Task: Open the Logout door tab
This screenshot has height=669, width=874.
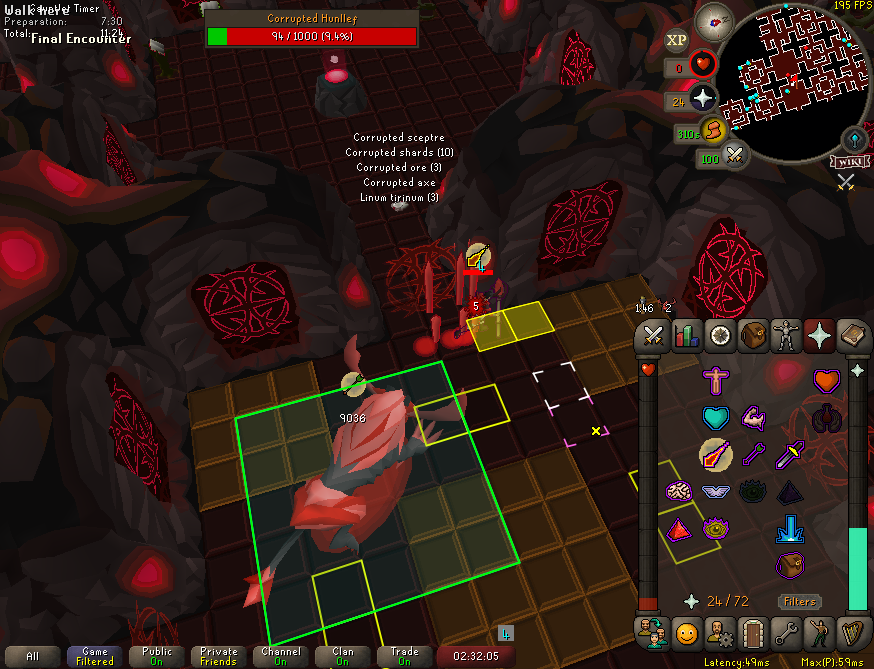Action: click(752, 632)
